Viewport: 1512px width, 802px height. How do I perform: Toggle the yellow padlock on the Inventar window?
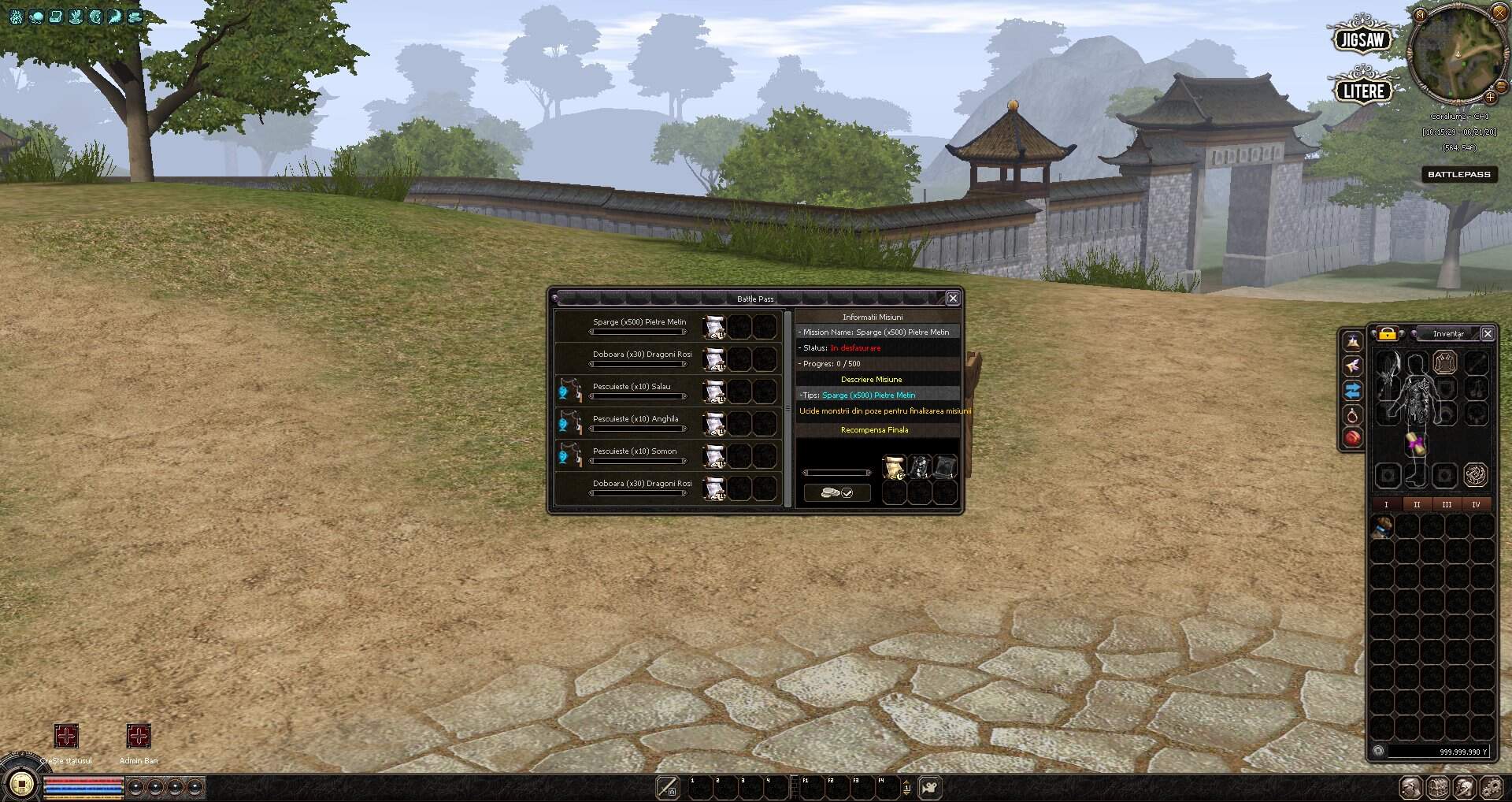click(x=1386, y=334)
